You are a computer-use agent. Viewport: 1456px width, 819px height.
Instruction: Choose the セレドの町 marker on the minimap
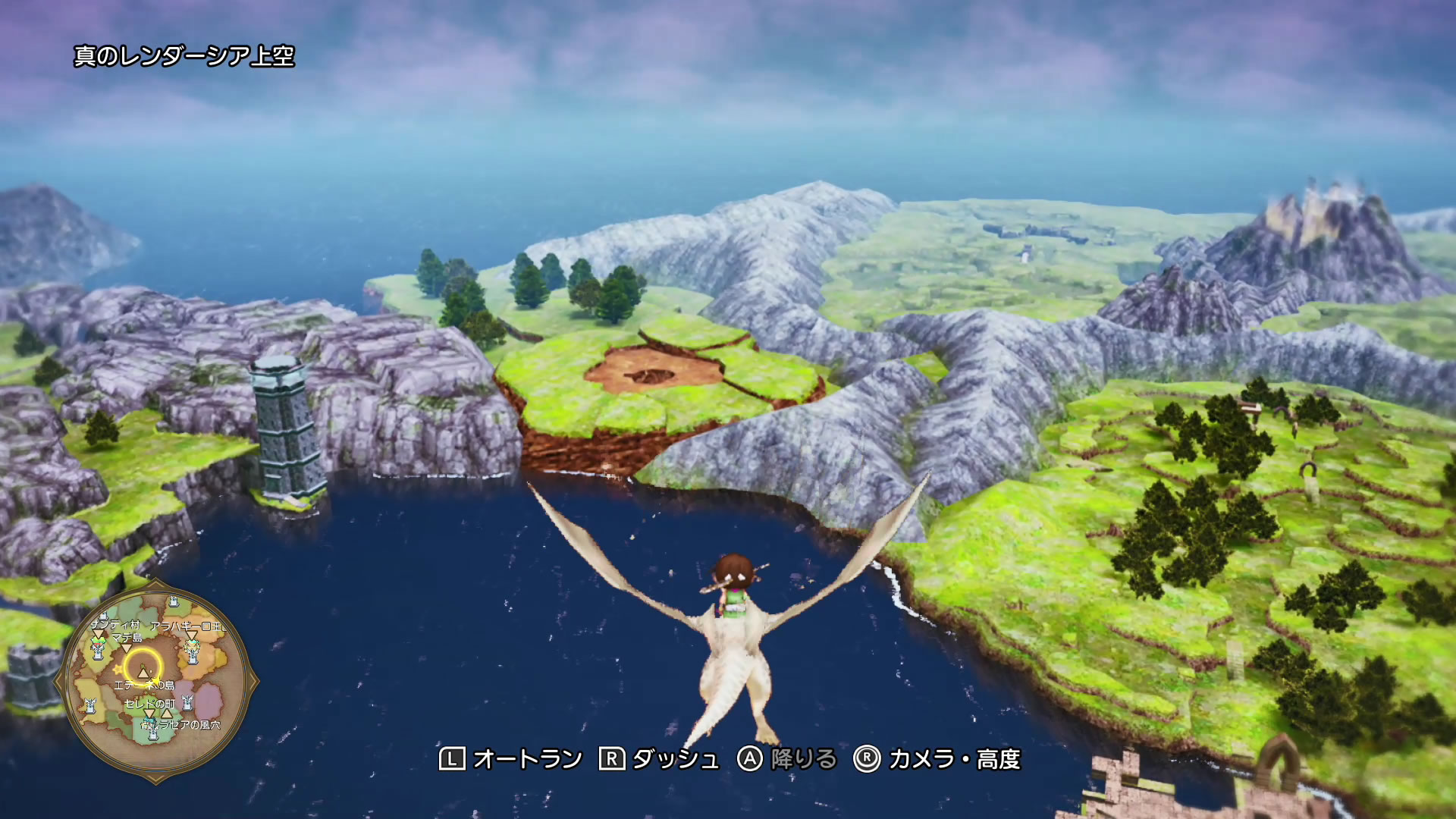tap(149, 713)
